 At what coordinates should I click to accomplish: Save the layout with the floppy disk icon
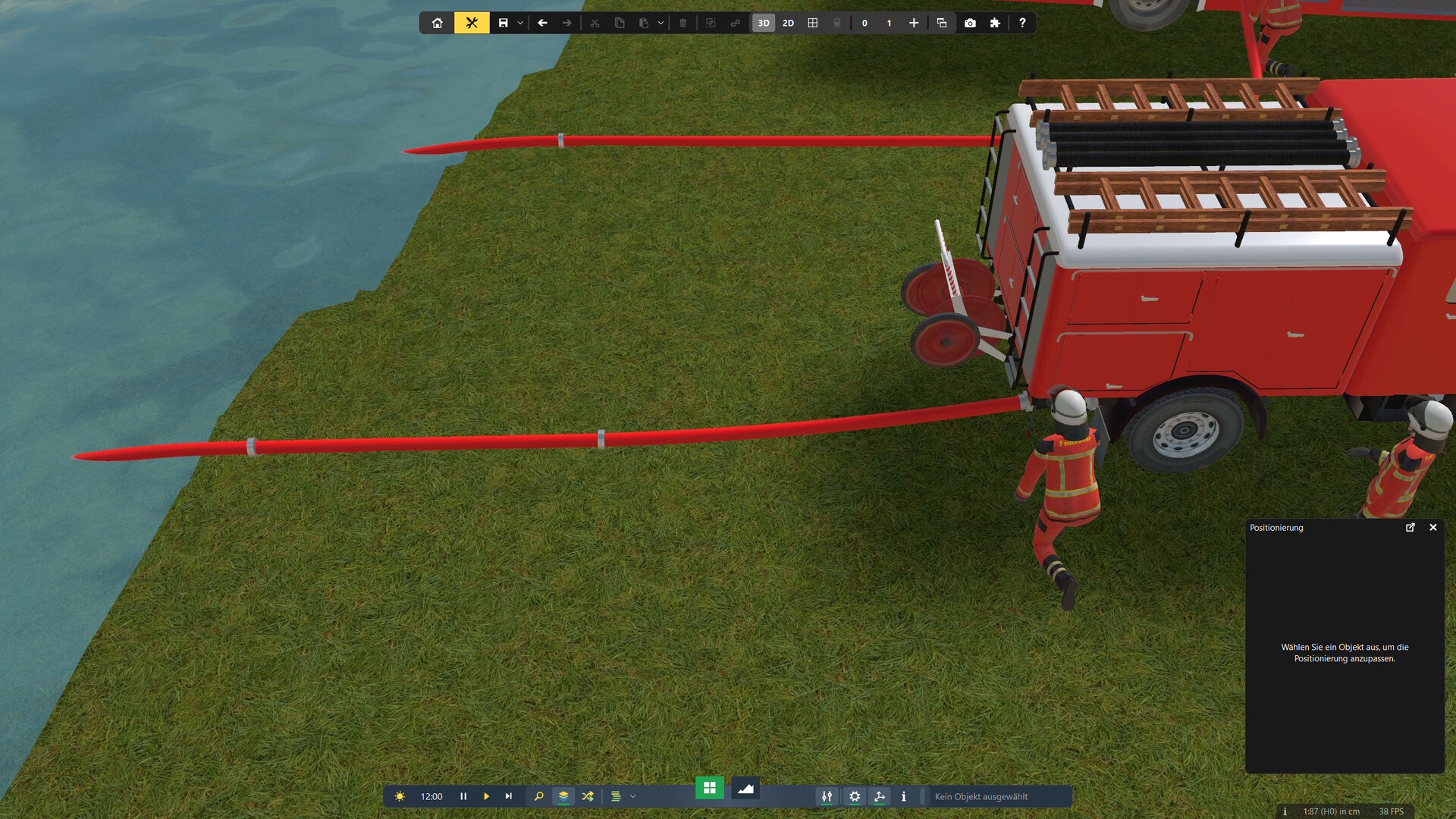503,23
